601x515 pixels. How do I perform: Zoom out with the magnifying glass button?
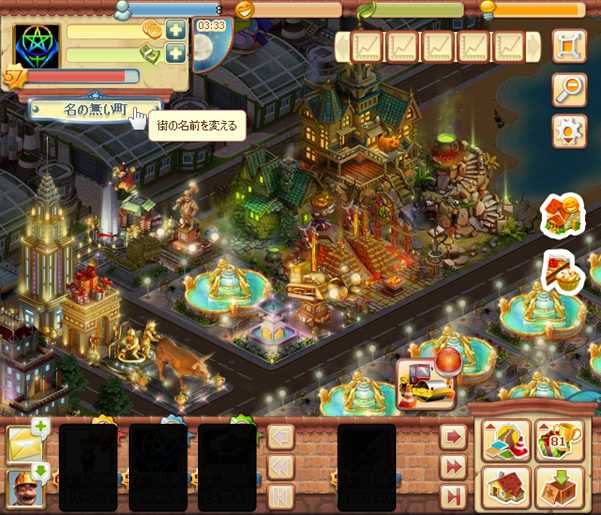(x=569, y=89)
